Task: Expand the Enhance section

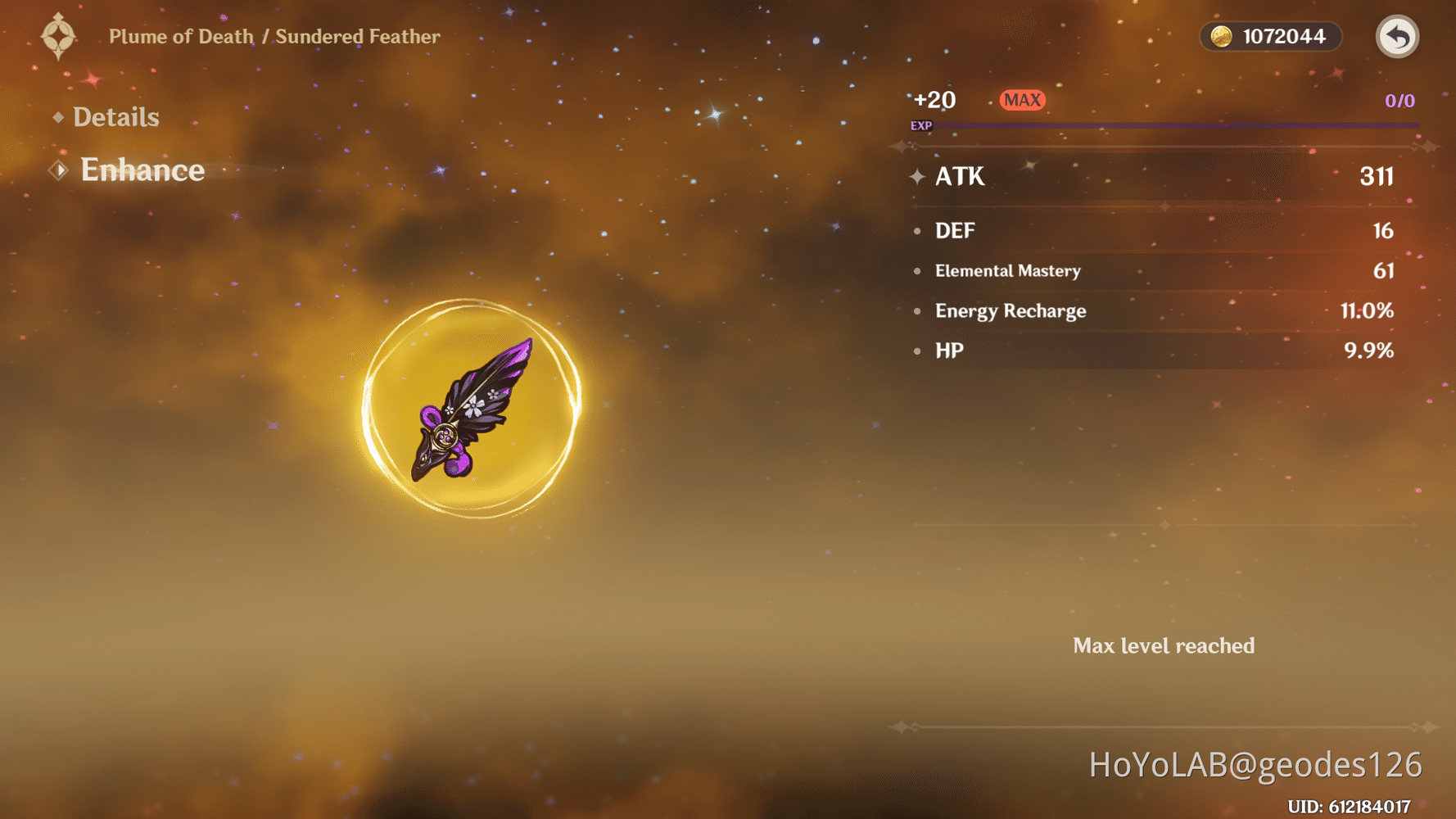Action: (142, 170)
